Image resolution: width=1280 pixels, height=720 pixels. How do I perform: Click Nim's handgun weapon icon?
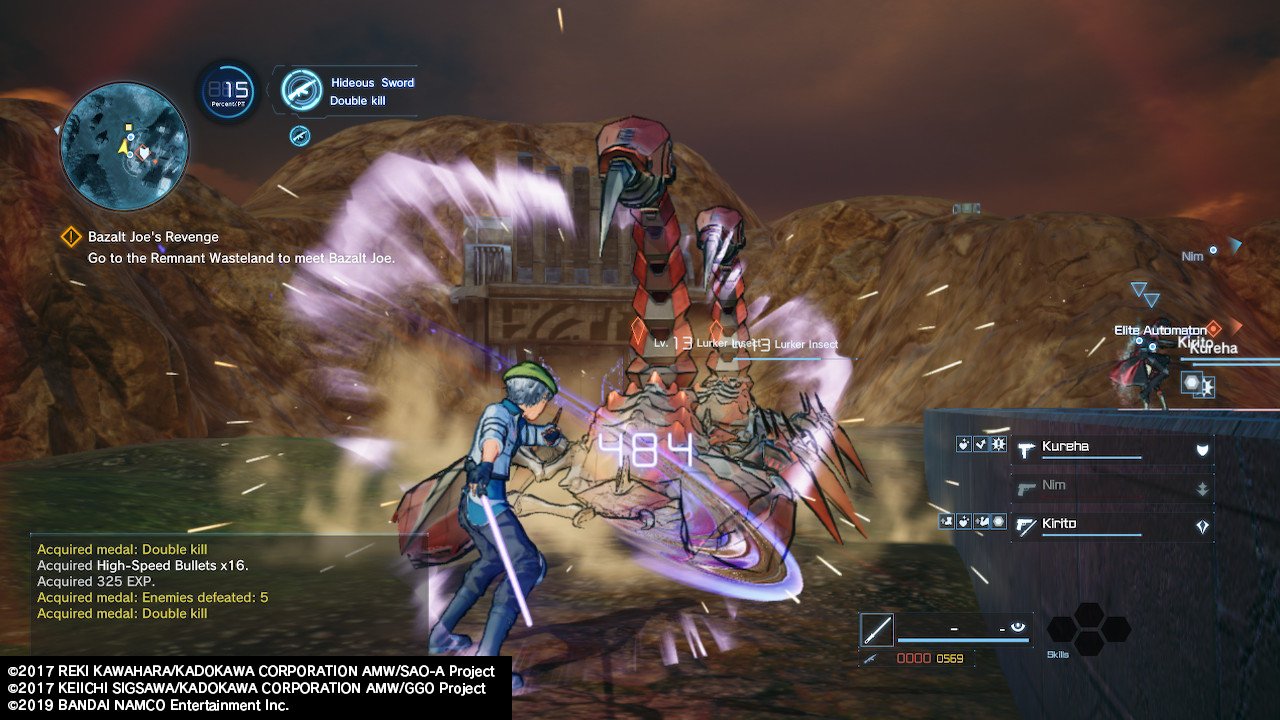1026,487
